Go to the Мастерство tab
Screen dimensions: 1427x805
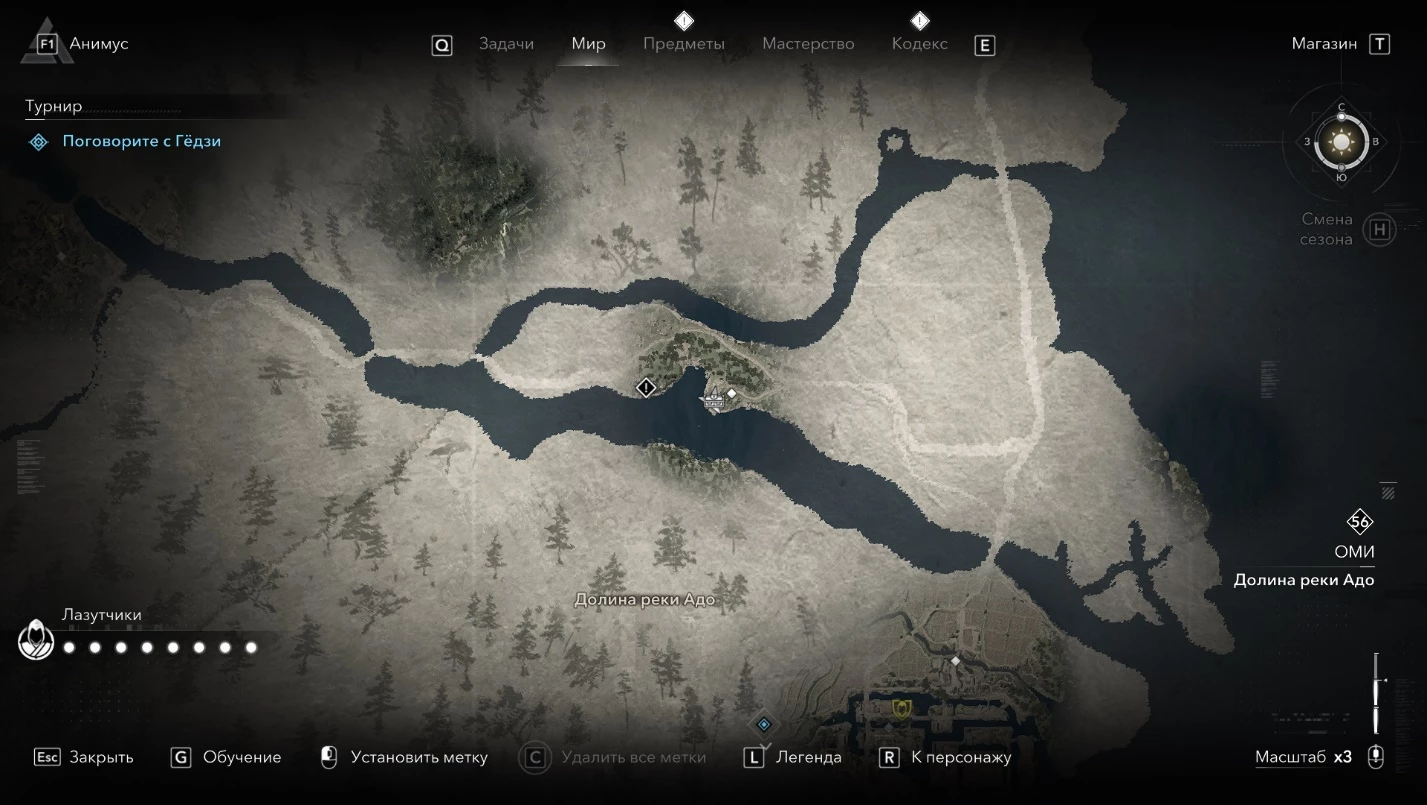pyautogui.click(x=808, y=44)
